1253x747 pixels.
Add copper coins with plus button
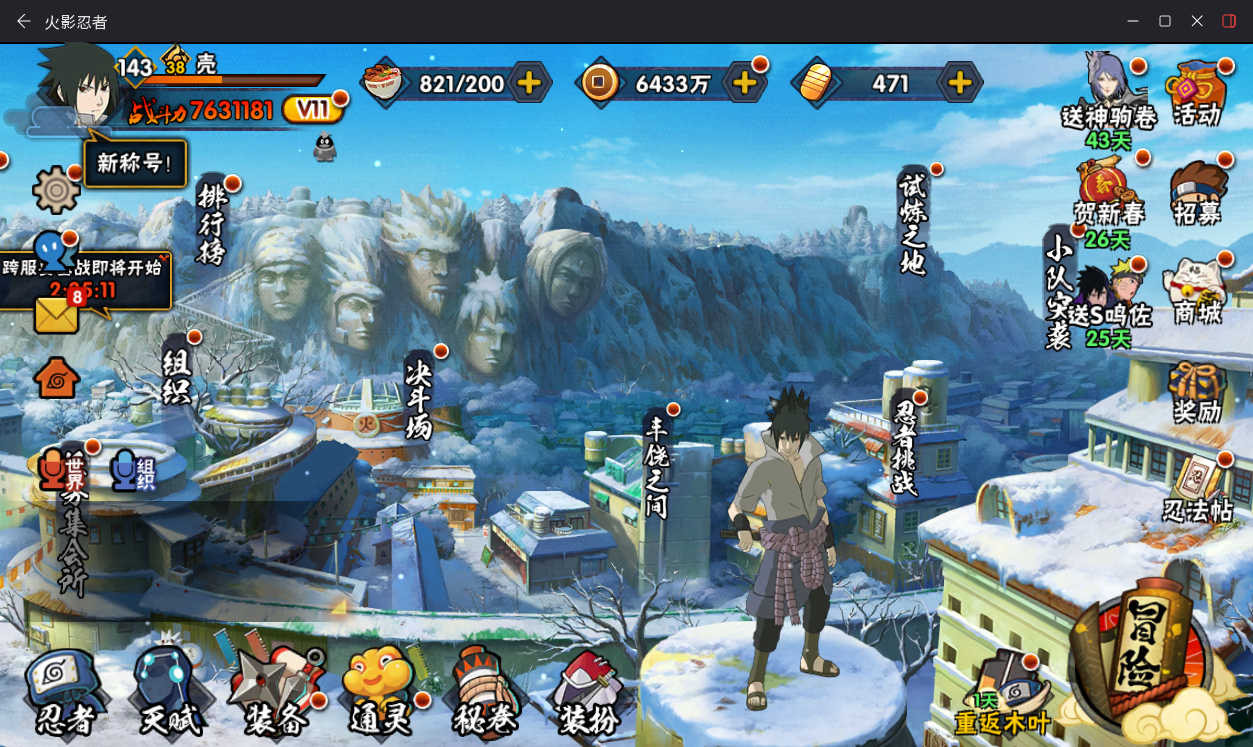745,83
